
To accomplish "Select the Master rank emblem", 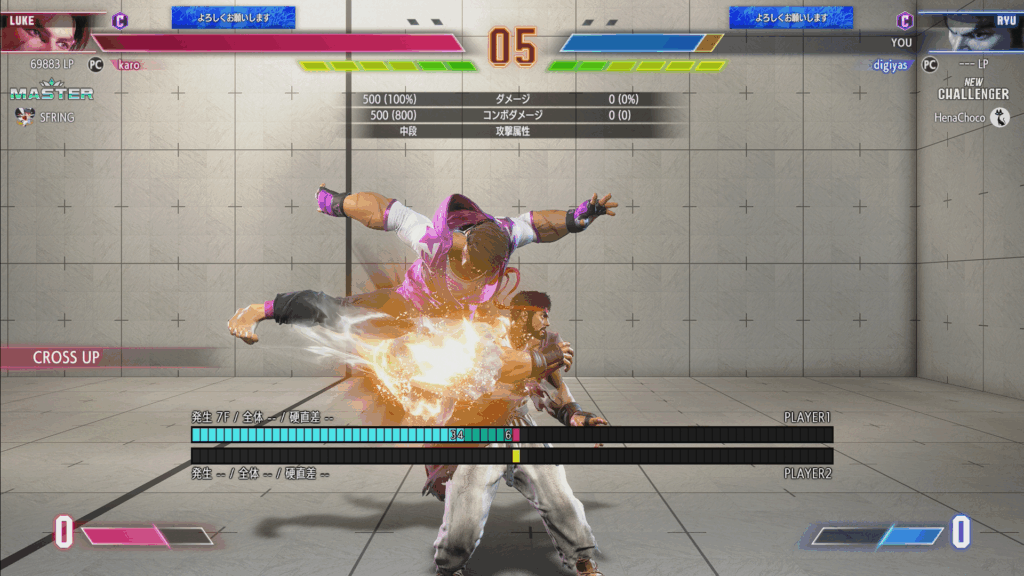I will point(52,91).
